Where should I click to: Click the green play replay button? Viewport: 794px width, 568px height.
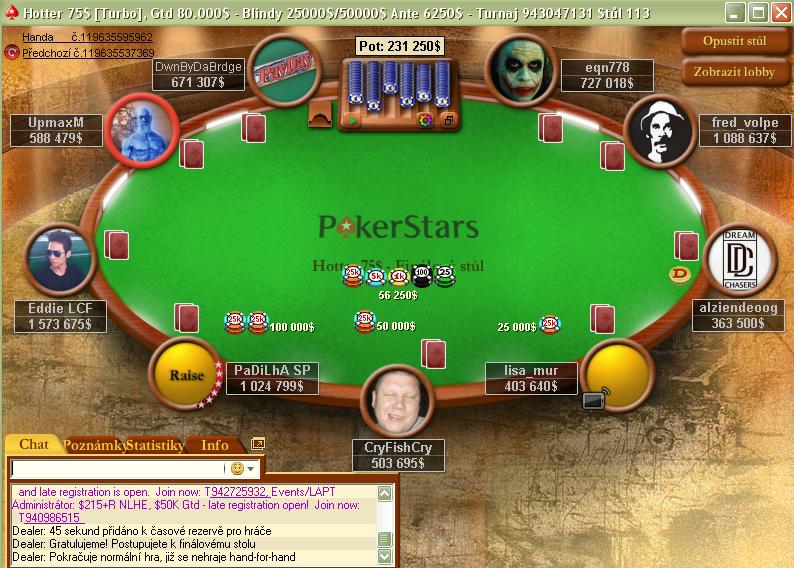tap(352, 120)
